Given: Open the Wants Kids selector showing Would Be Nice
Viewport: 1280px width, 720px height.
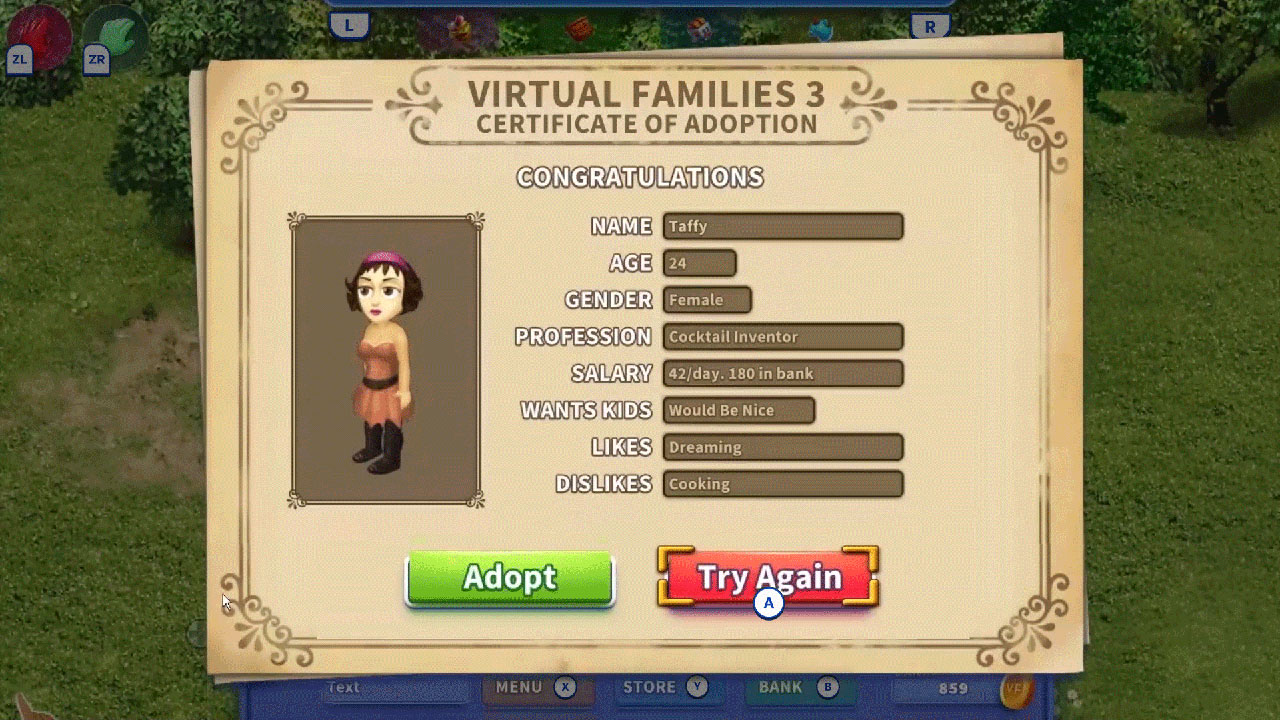Looking at the screenshot, I should coord(738,410).
